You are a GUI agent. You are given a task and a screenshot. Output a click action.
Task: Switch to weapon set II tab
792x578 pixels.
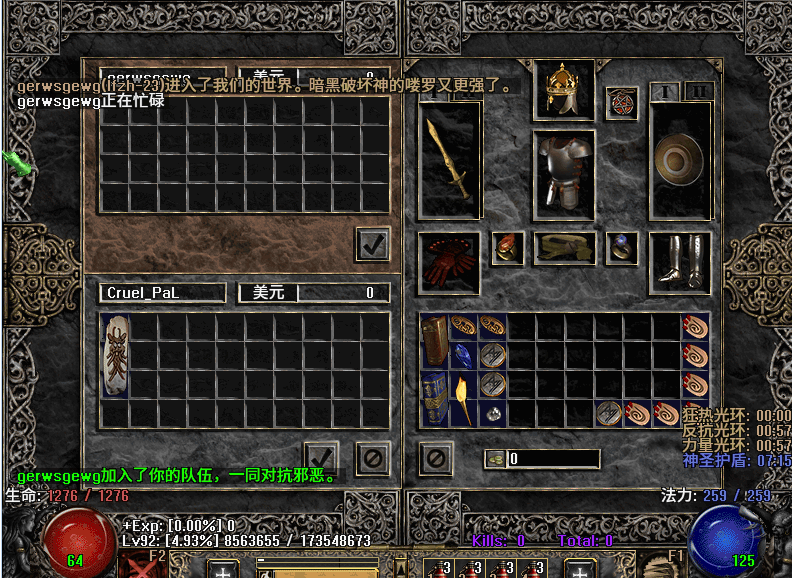tap(700, 91)
